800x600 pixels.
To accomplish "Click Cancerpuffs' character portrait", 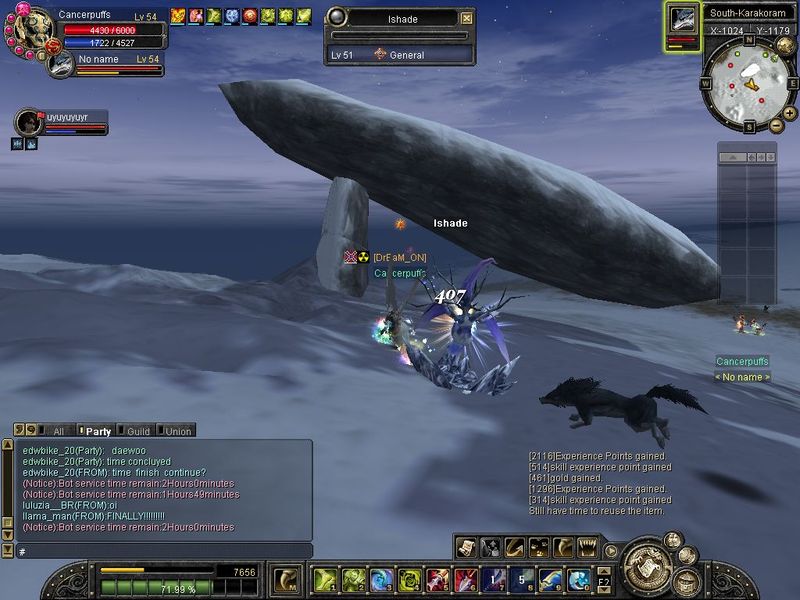I will (30, 27).
